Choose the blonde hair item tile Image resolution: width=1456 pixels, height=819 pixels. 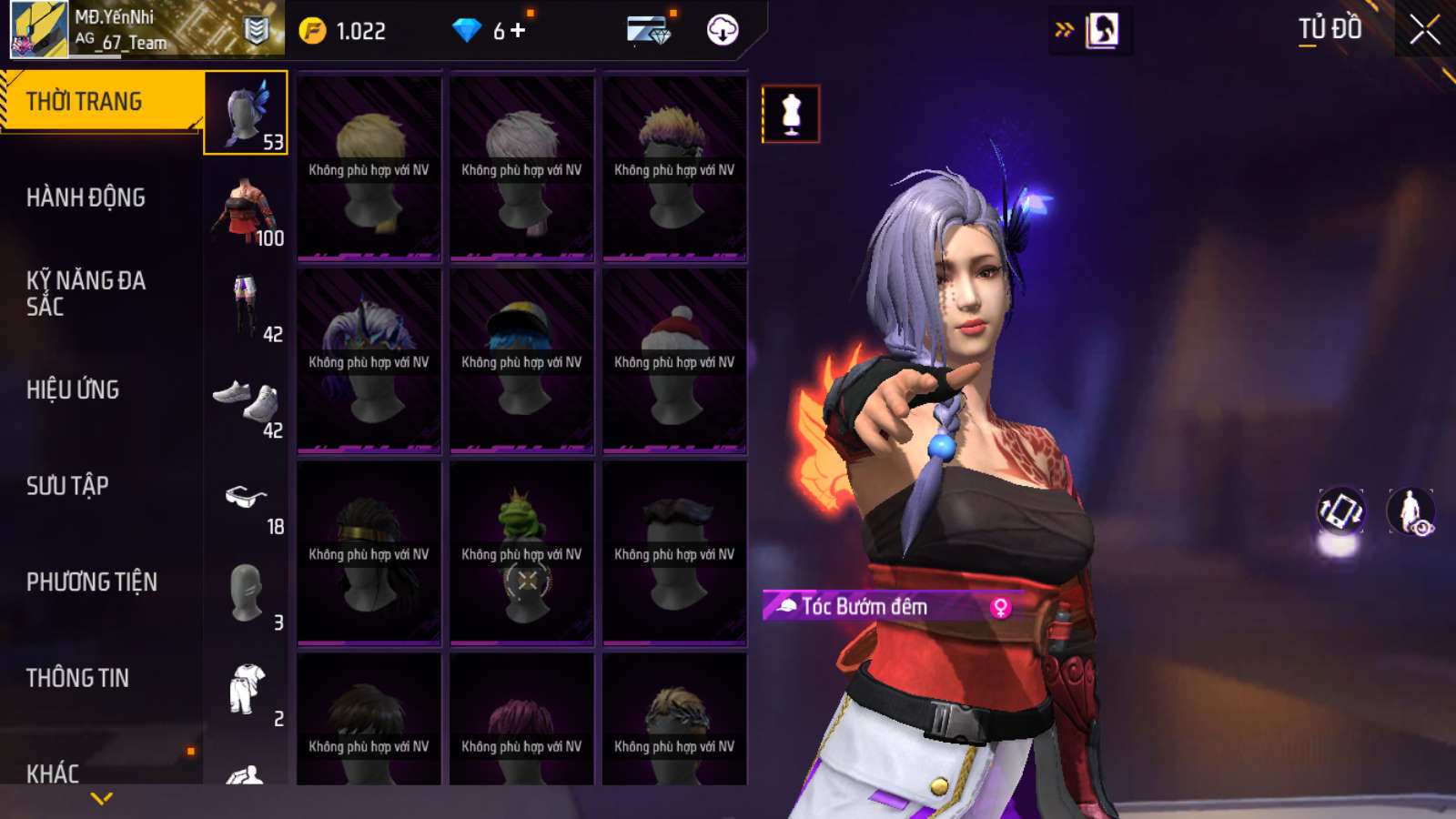pyautogui.click(x=369, y=168)
